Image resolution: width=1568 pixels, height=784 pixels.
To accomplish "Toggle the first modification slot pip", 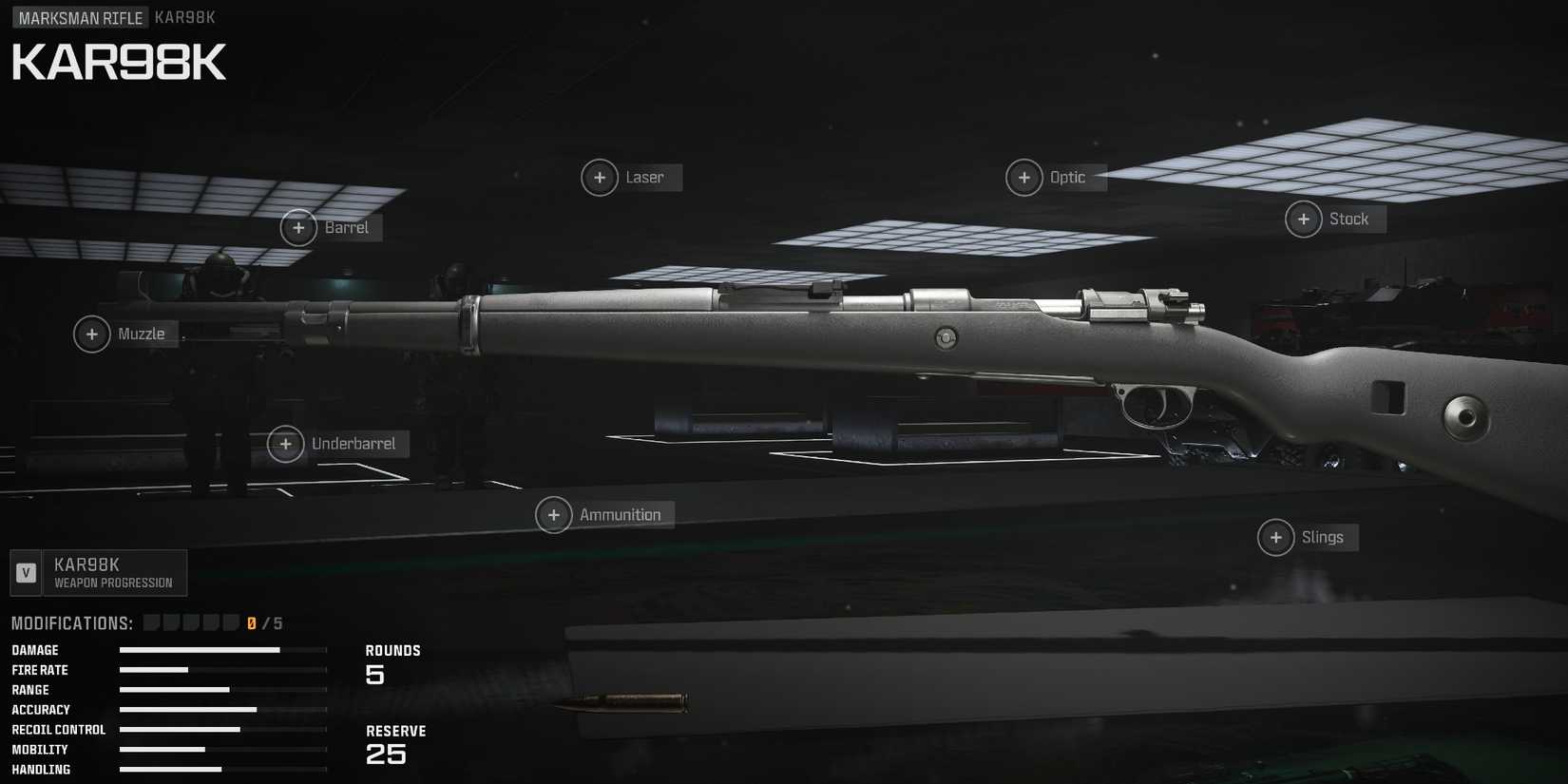I will coord(153,621).
